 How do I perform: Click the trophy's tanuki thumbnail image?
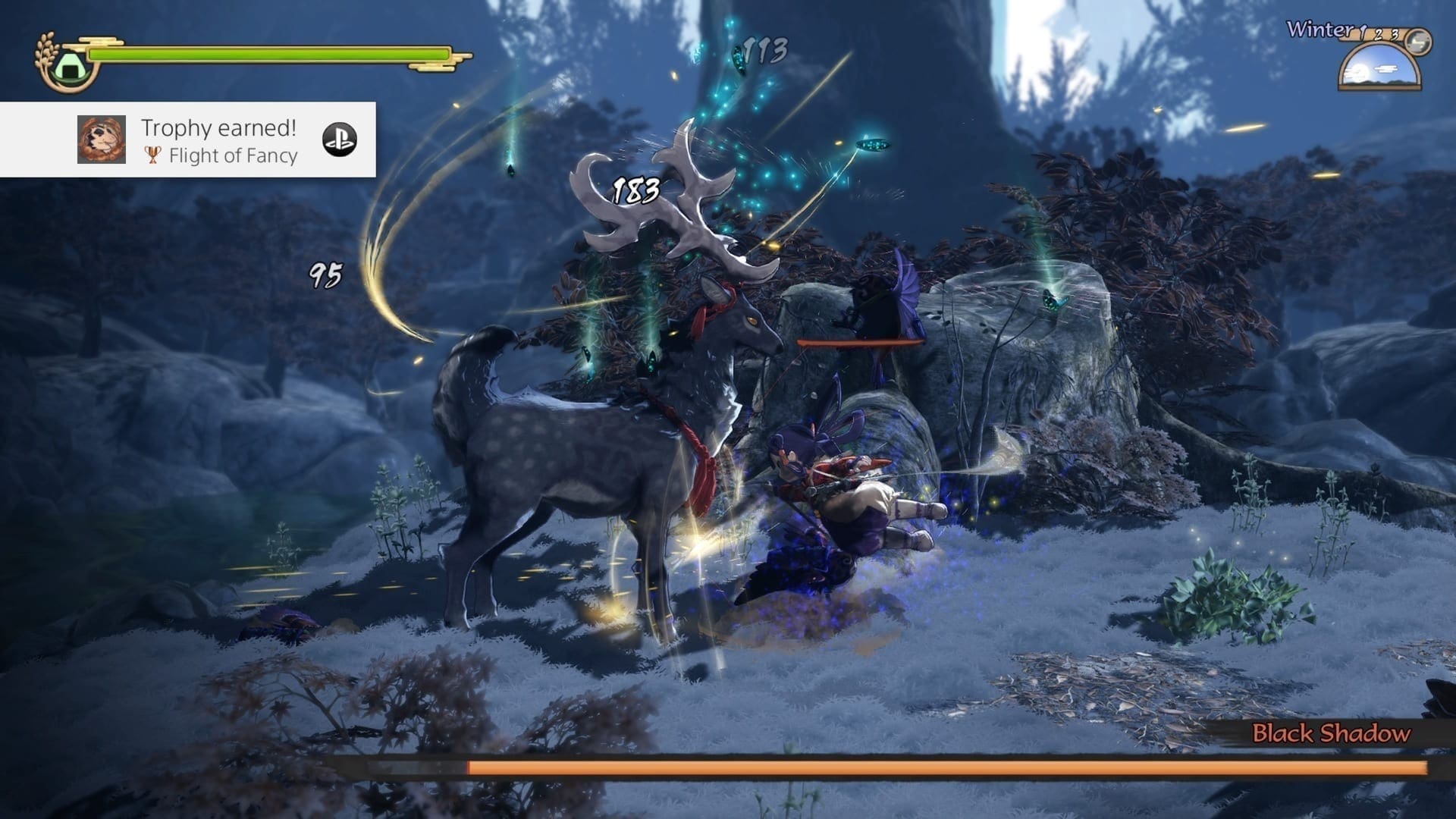102,140
